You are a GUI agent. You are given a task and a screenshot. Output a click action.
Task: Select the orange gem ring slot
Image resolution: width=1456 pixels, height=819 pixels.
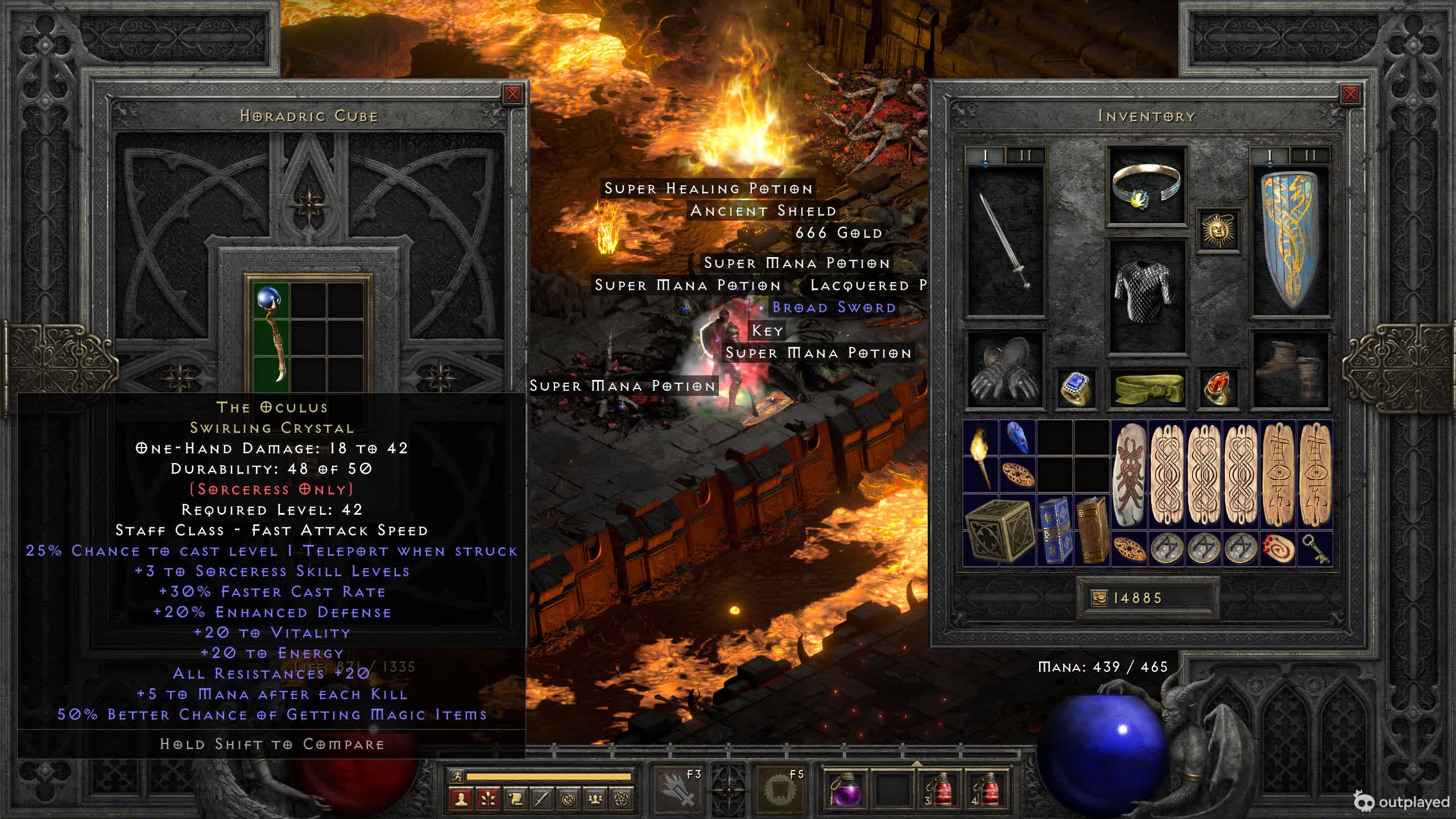pos(1218,388)
